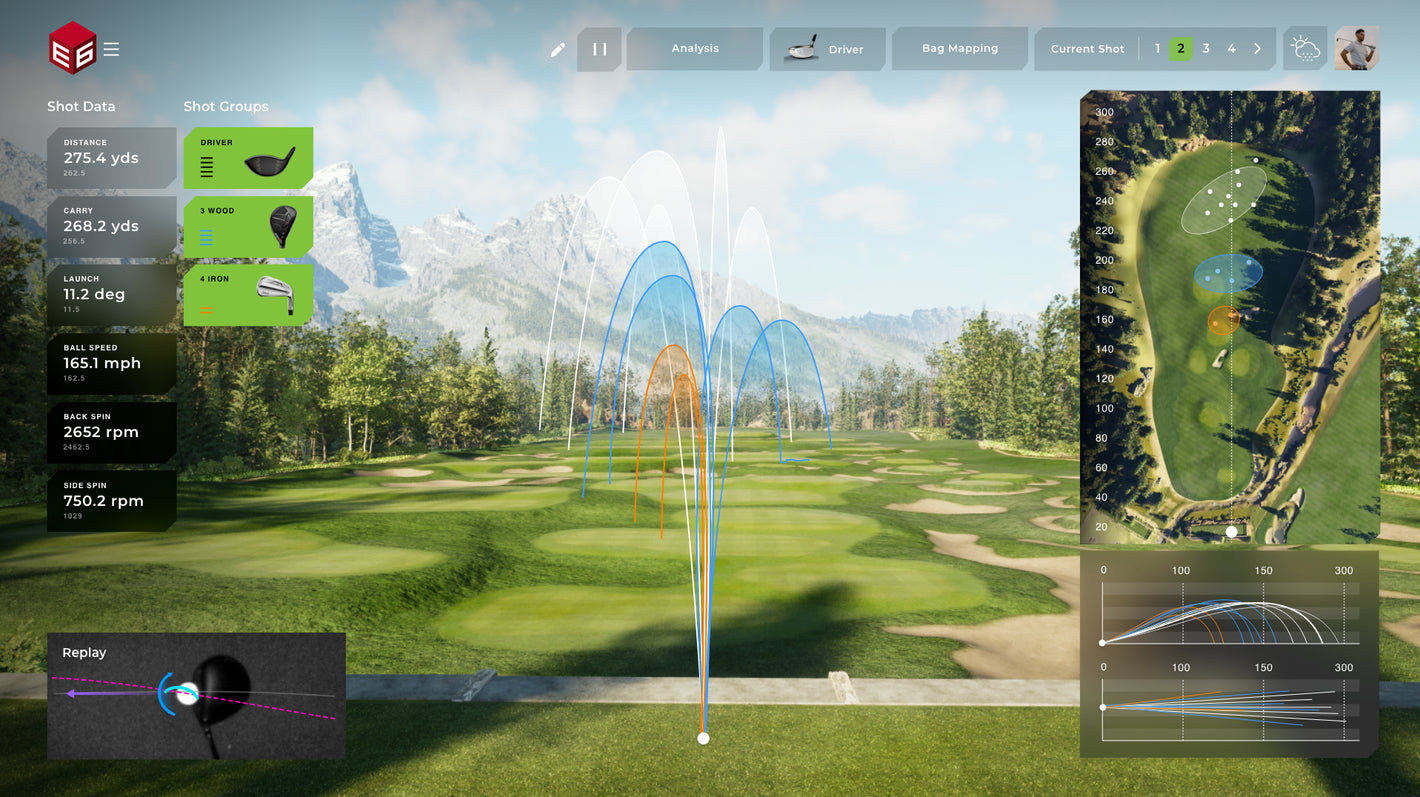1420x797 pixels.
Task: Open the Analysis panel
Action: tap(695, 49)
